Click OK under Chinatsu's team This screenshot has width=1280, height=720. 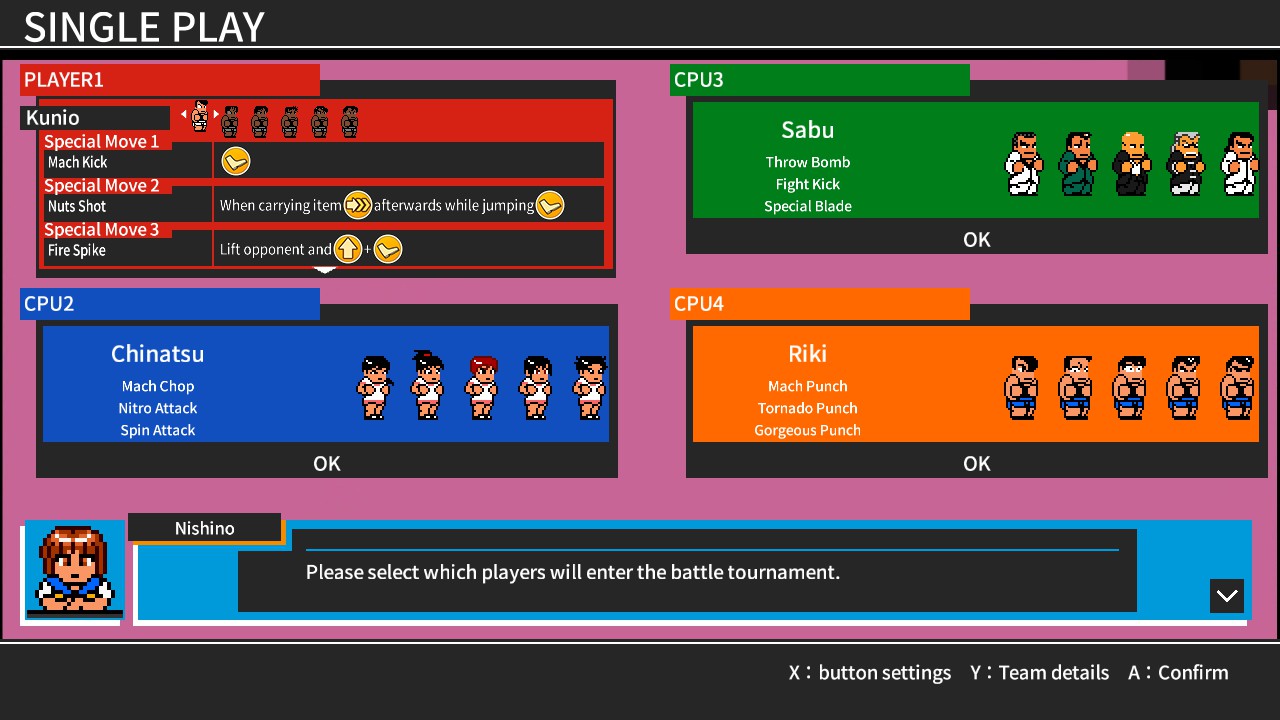[x=327, y=463]
